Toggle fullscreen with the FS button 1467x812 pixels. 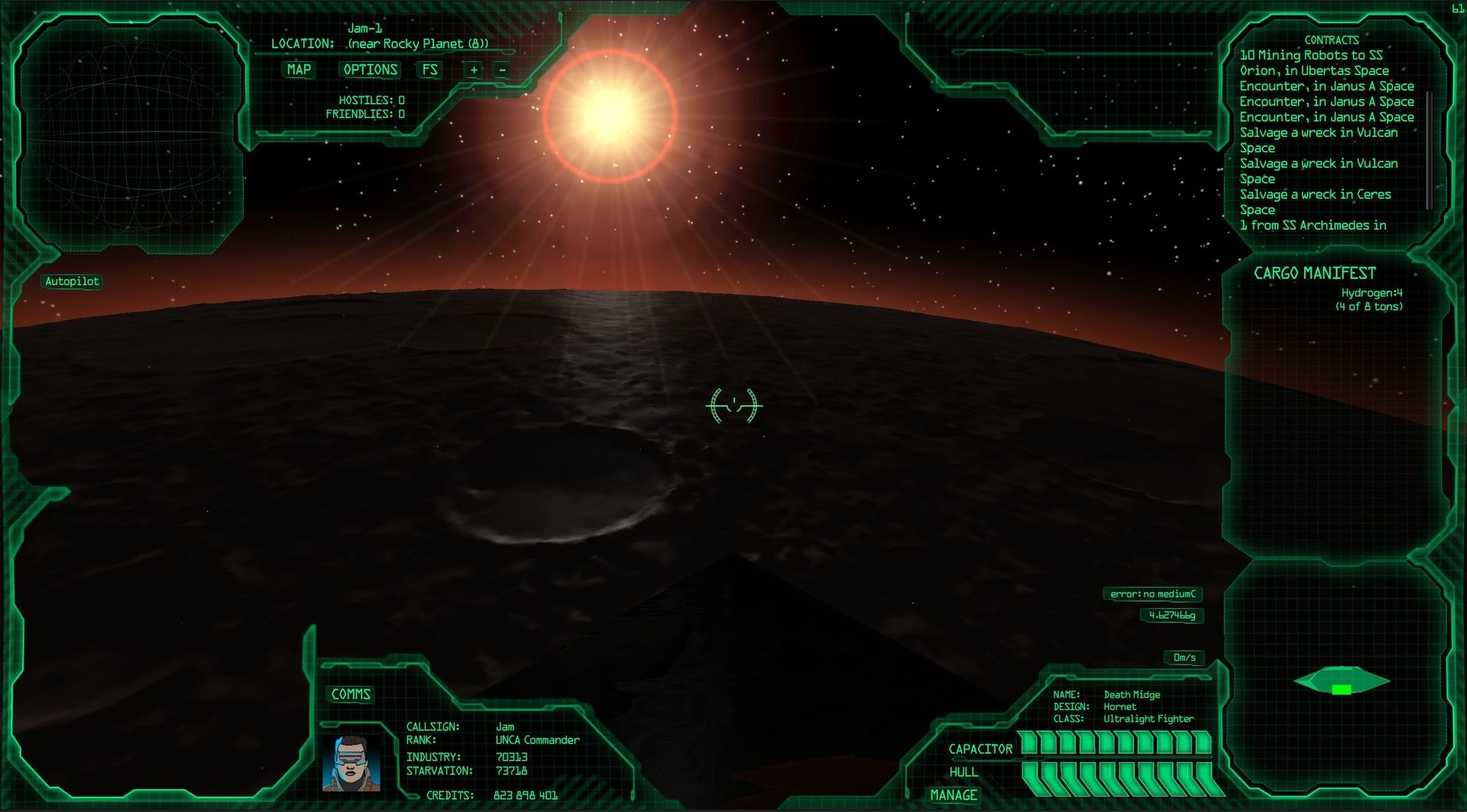(429, 70)
